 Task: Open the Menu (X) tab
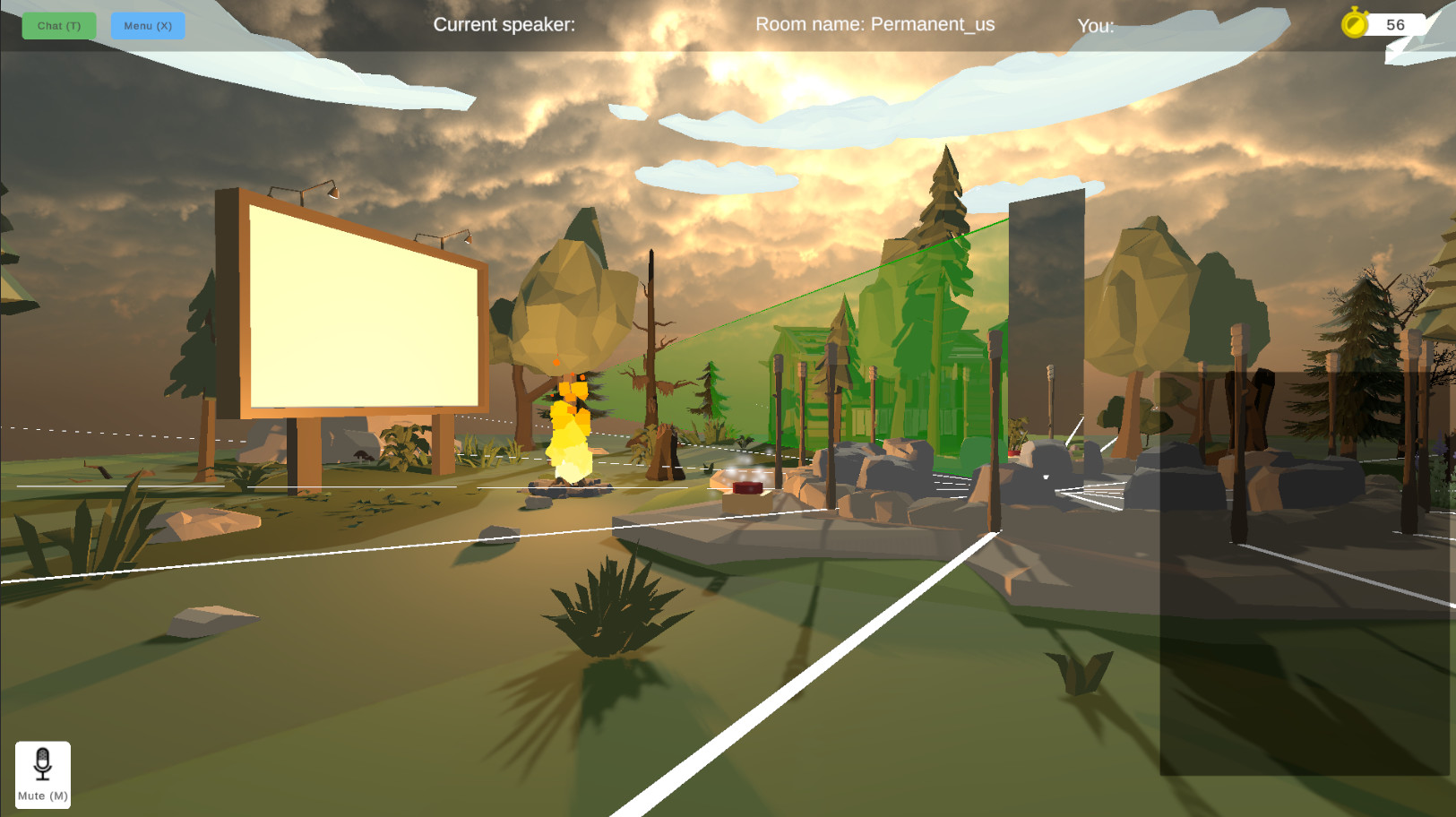click(147, 26)
